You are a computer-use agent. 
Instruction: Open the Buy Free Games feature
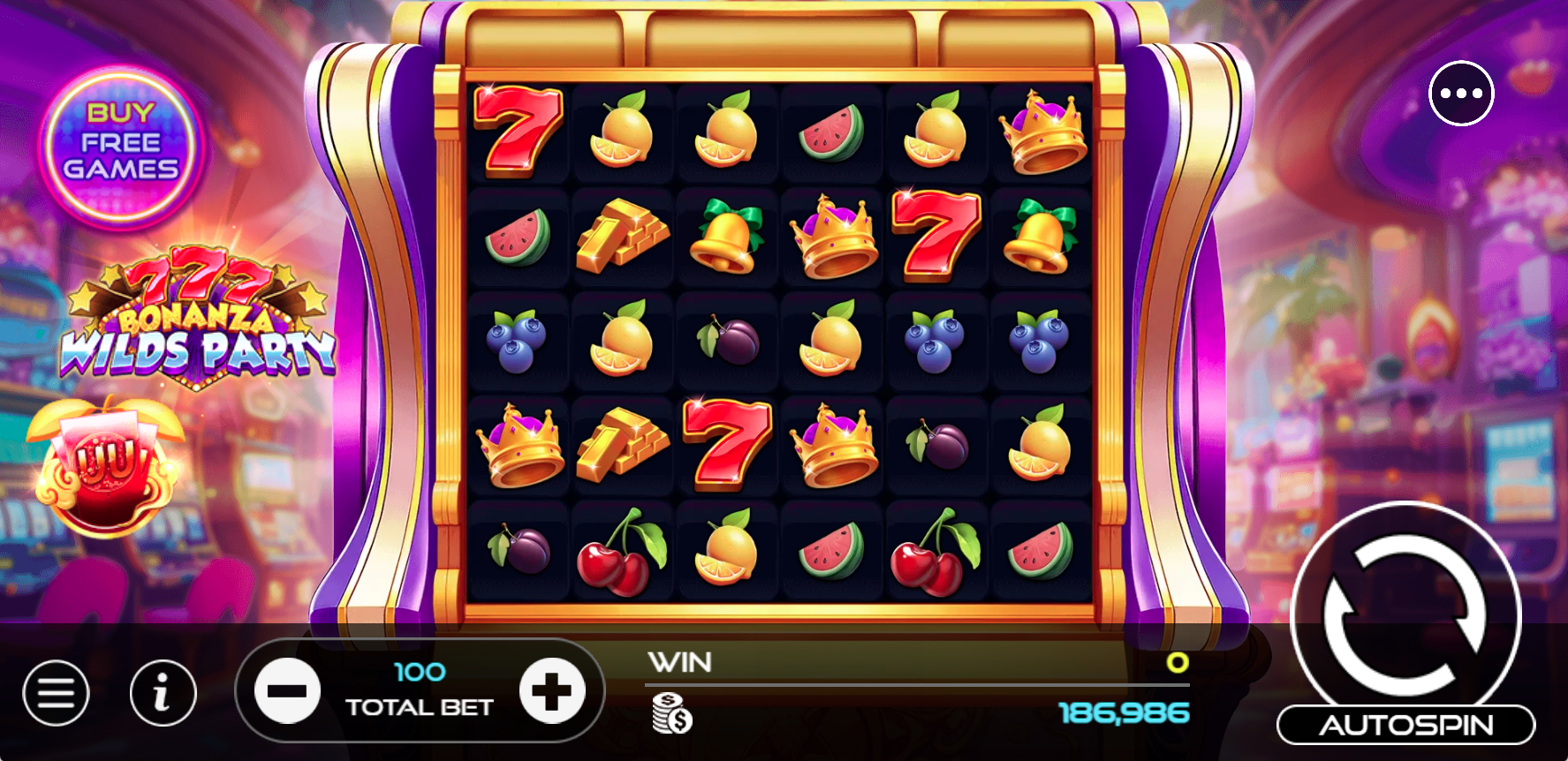pos(122,141)
